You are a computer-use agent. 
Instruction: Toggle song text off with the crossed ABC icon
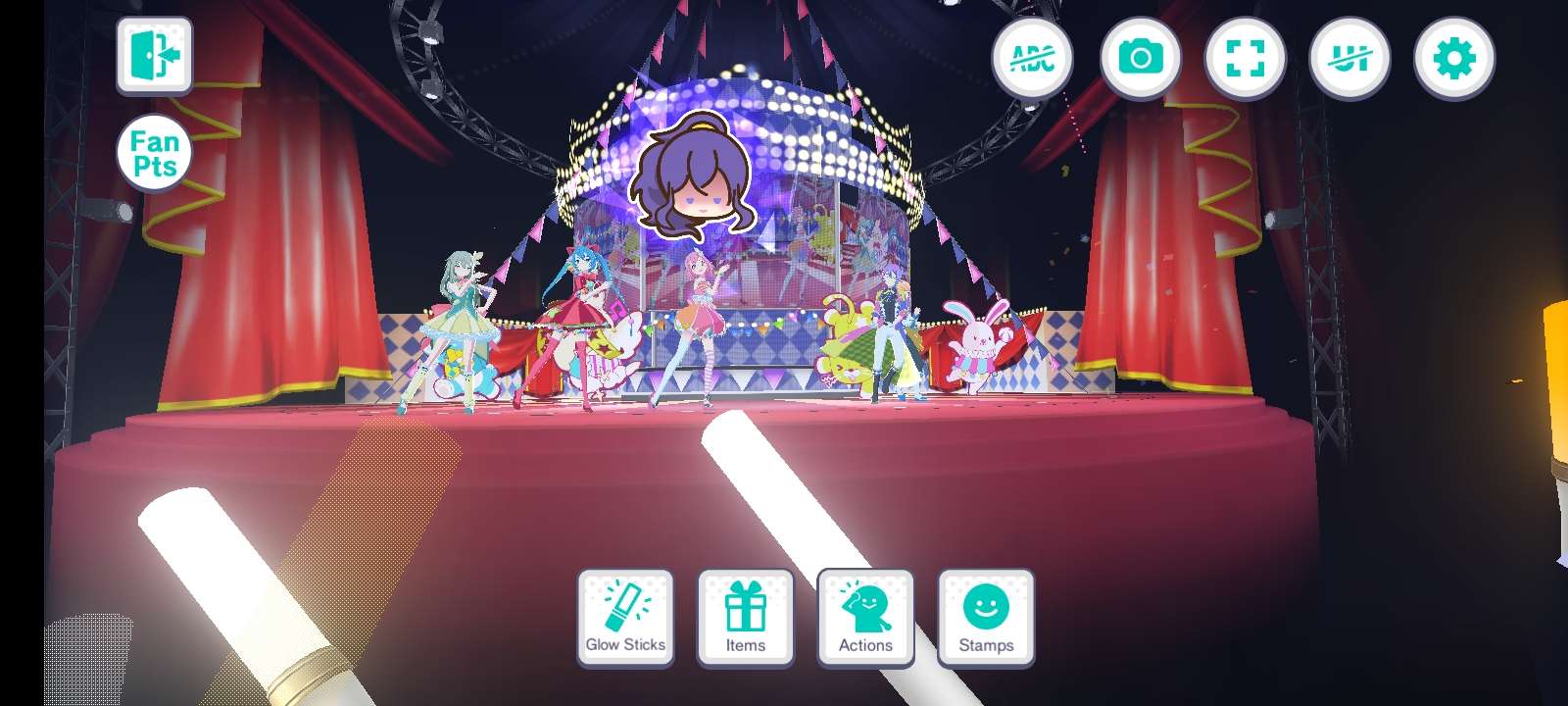click(x=1034, y=58)
